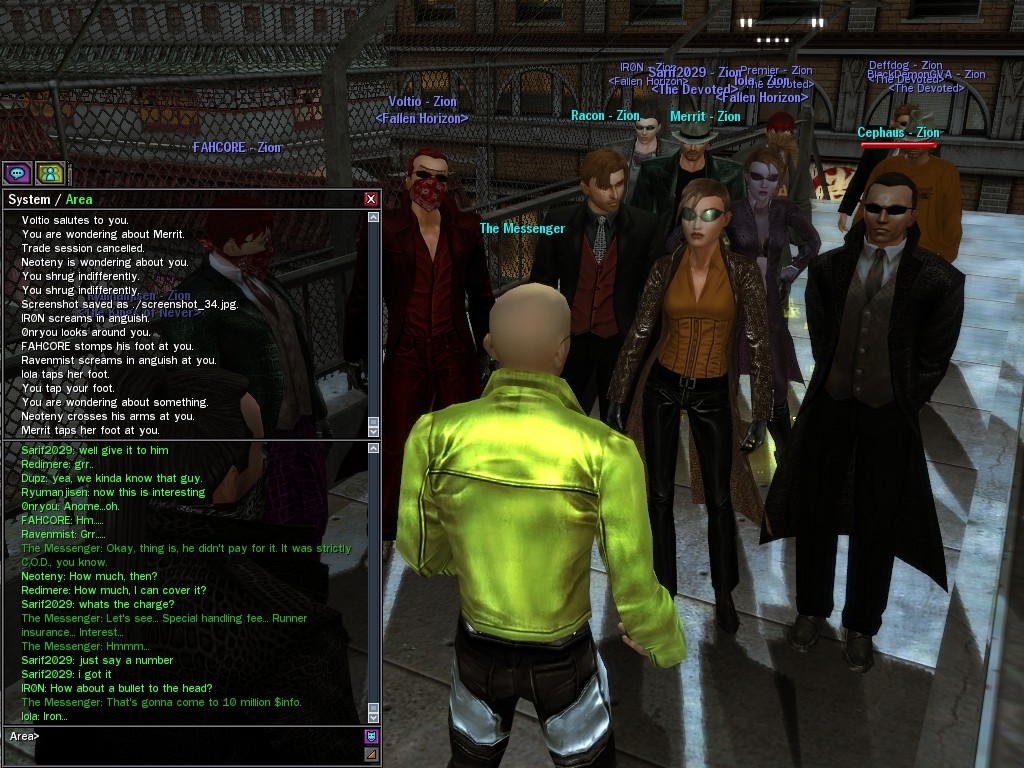Open the purple mask emote icon
The image size is (1024, 768).
372,737
